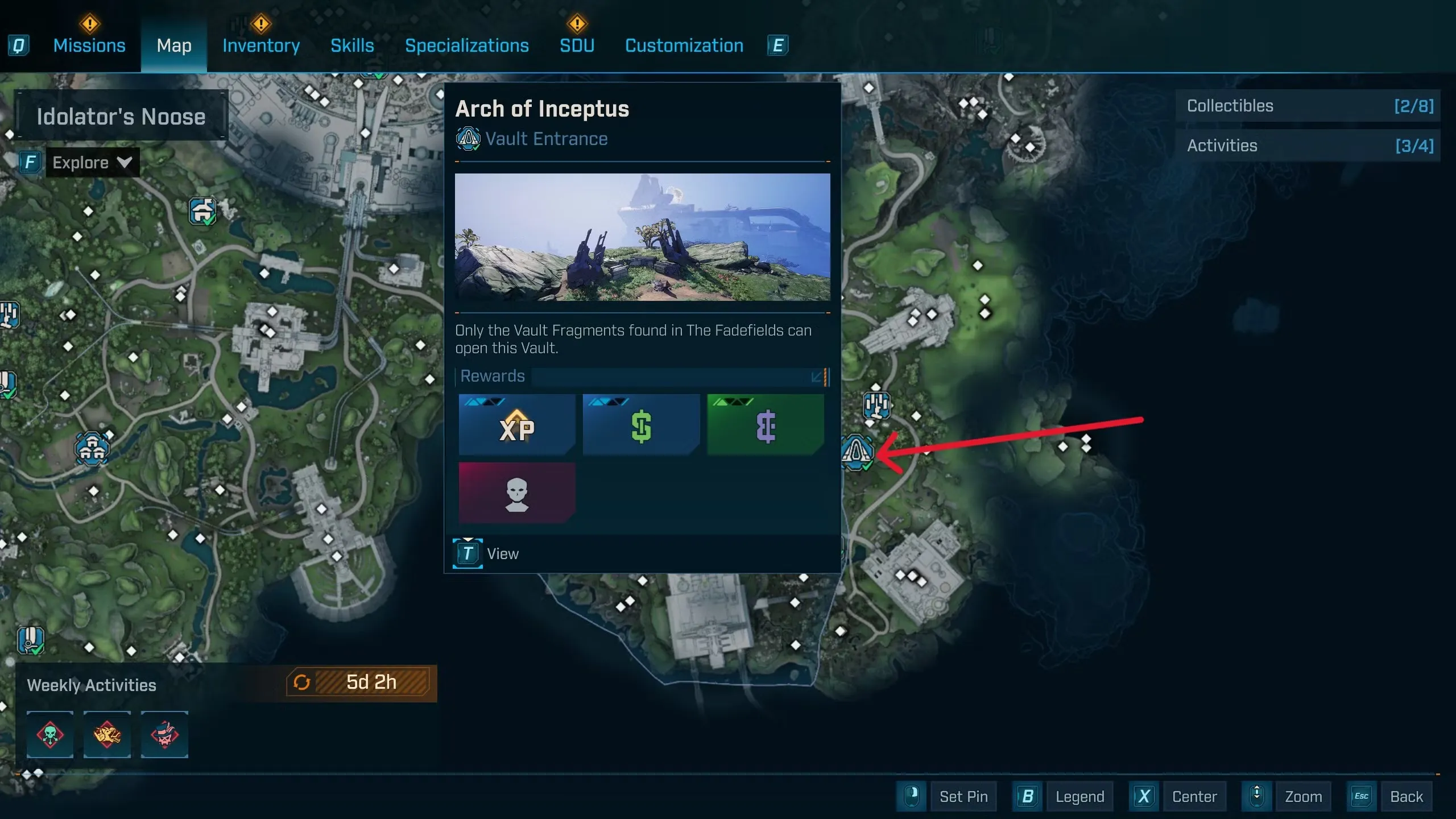Open the SDU tab
Screen dimensions: 1456x819
pos(577,45)
